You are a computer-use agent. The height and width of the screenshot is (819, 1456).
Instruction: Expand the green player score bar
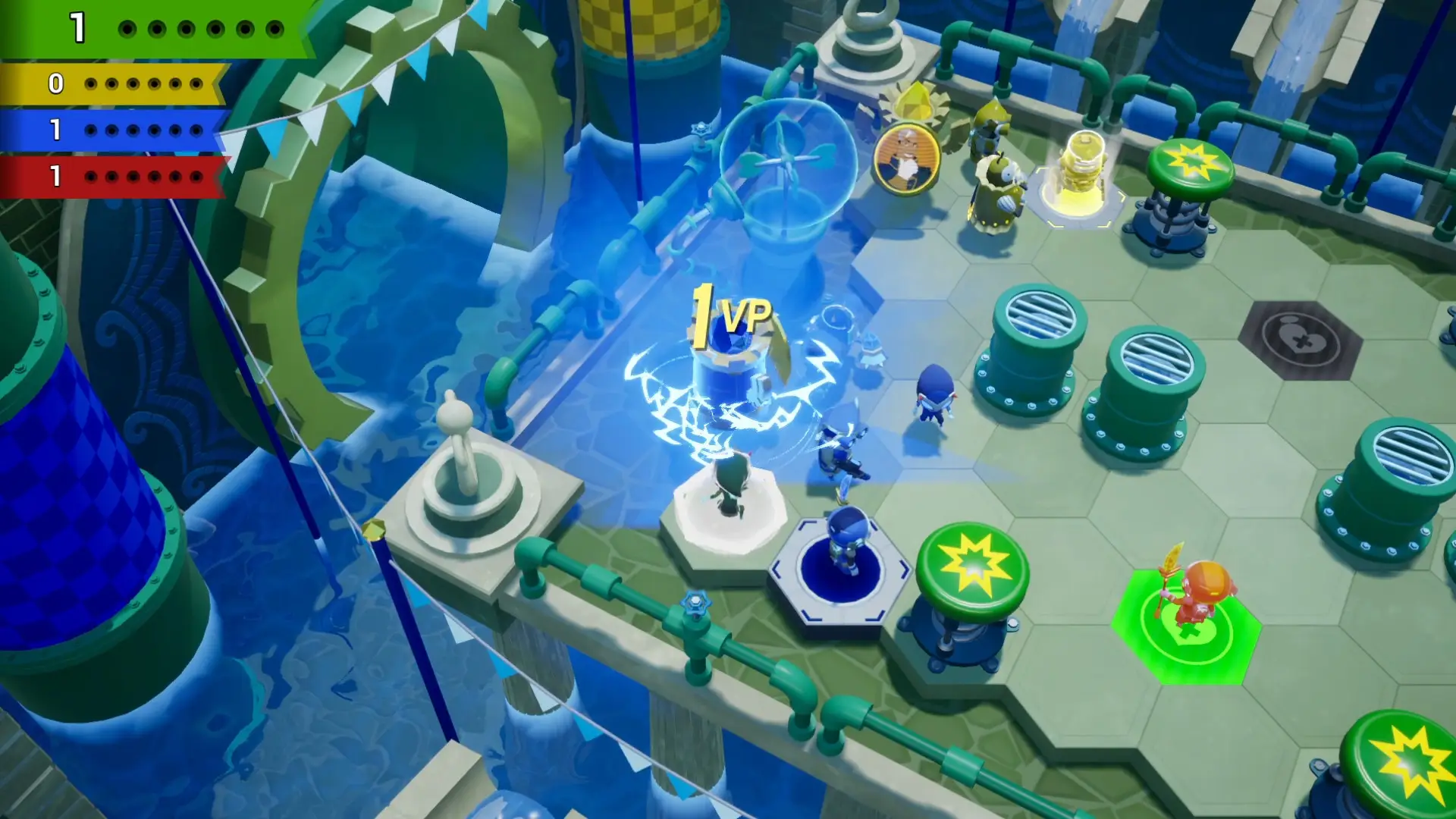tap(152, 30)
